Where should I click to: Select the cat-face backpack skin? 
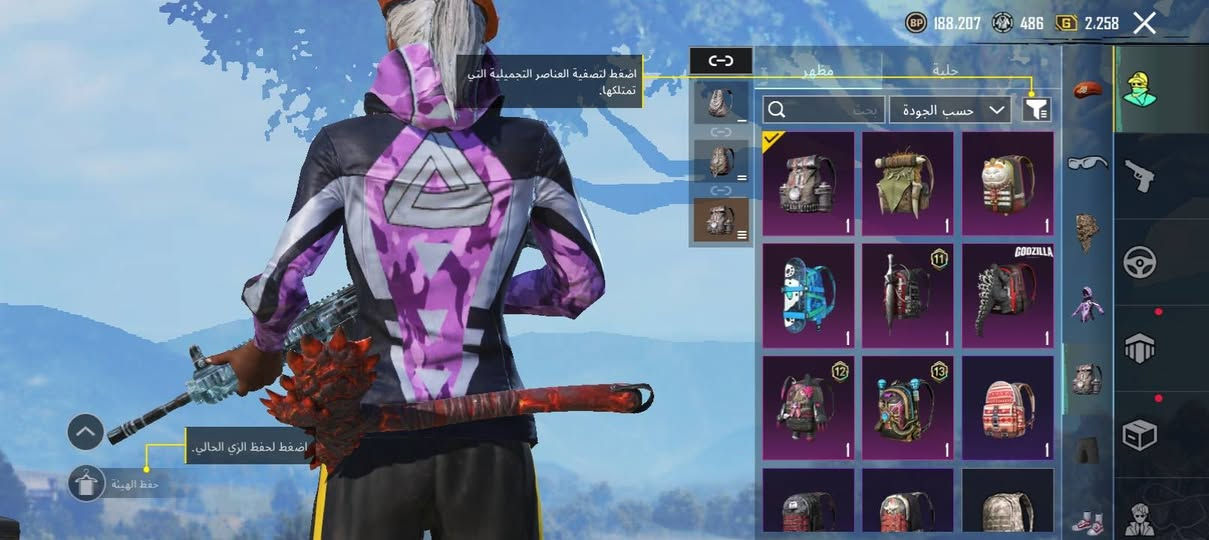tap(1008, 184)
